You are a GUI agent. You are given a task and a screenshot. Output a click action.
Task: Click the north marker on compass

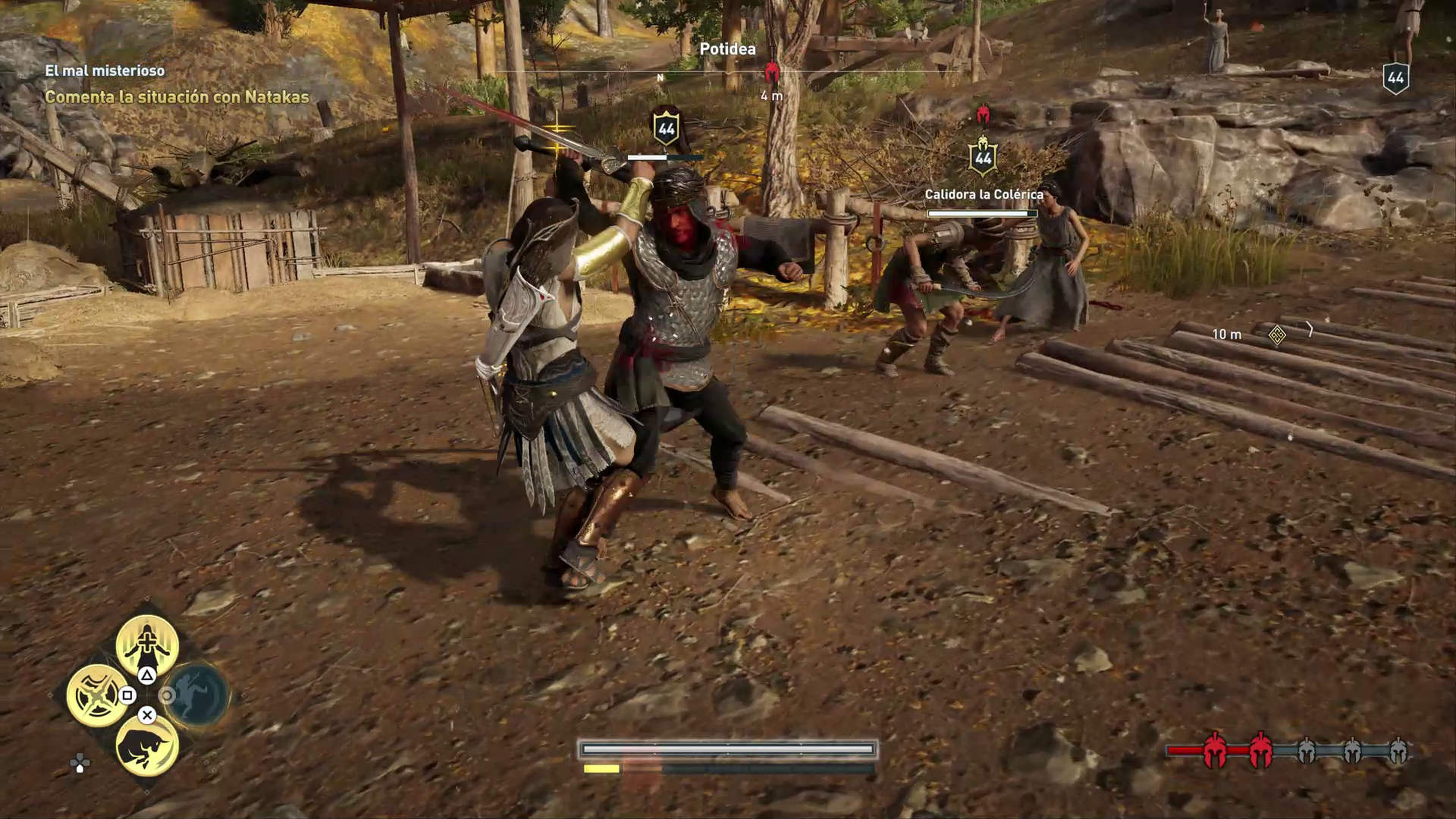tap(660, 78)
